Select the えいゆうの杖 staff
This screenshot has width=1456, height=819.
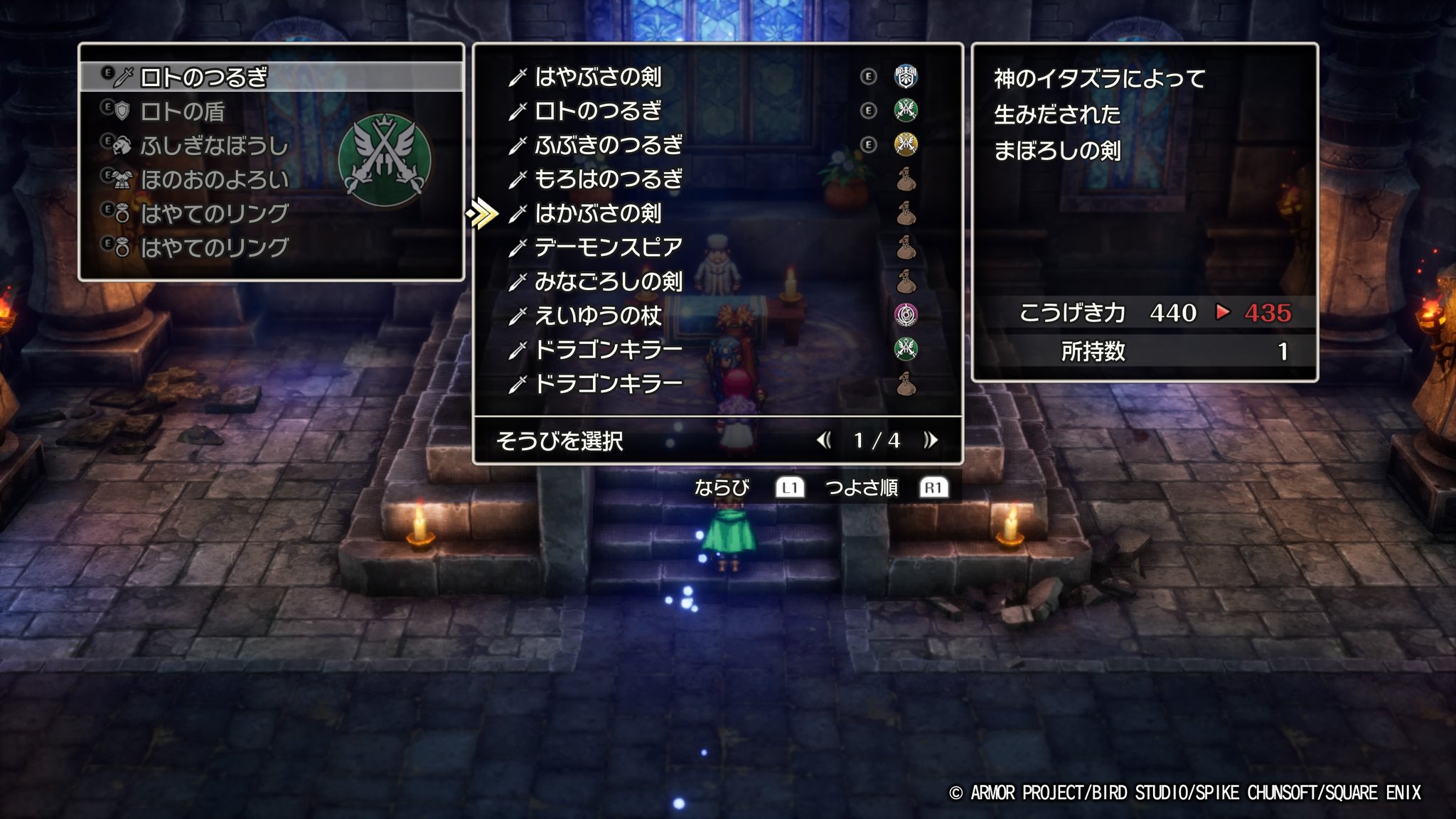click(x=598, y=316)
